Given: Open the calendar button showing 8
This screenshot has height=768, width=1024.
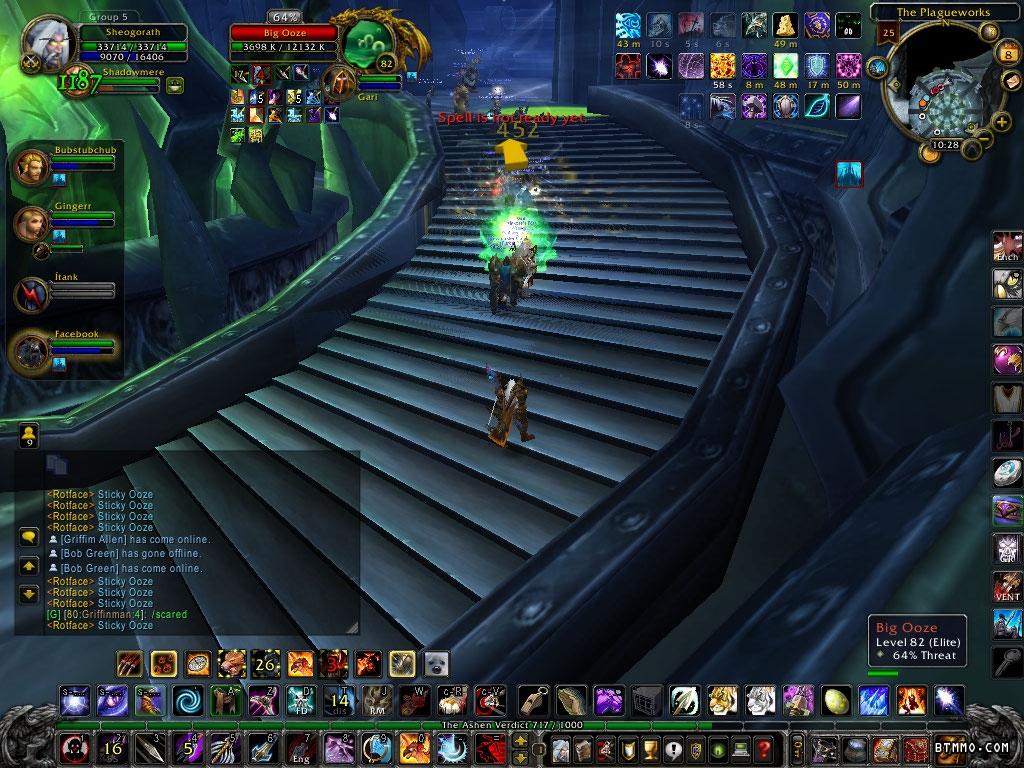Looking at the screenshot, I should (x=1007, y=54).
